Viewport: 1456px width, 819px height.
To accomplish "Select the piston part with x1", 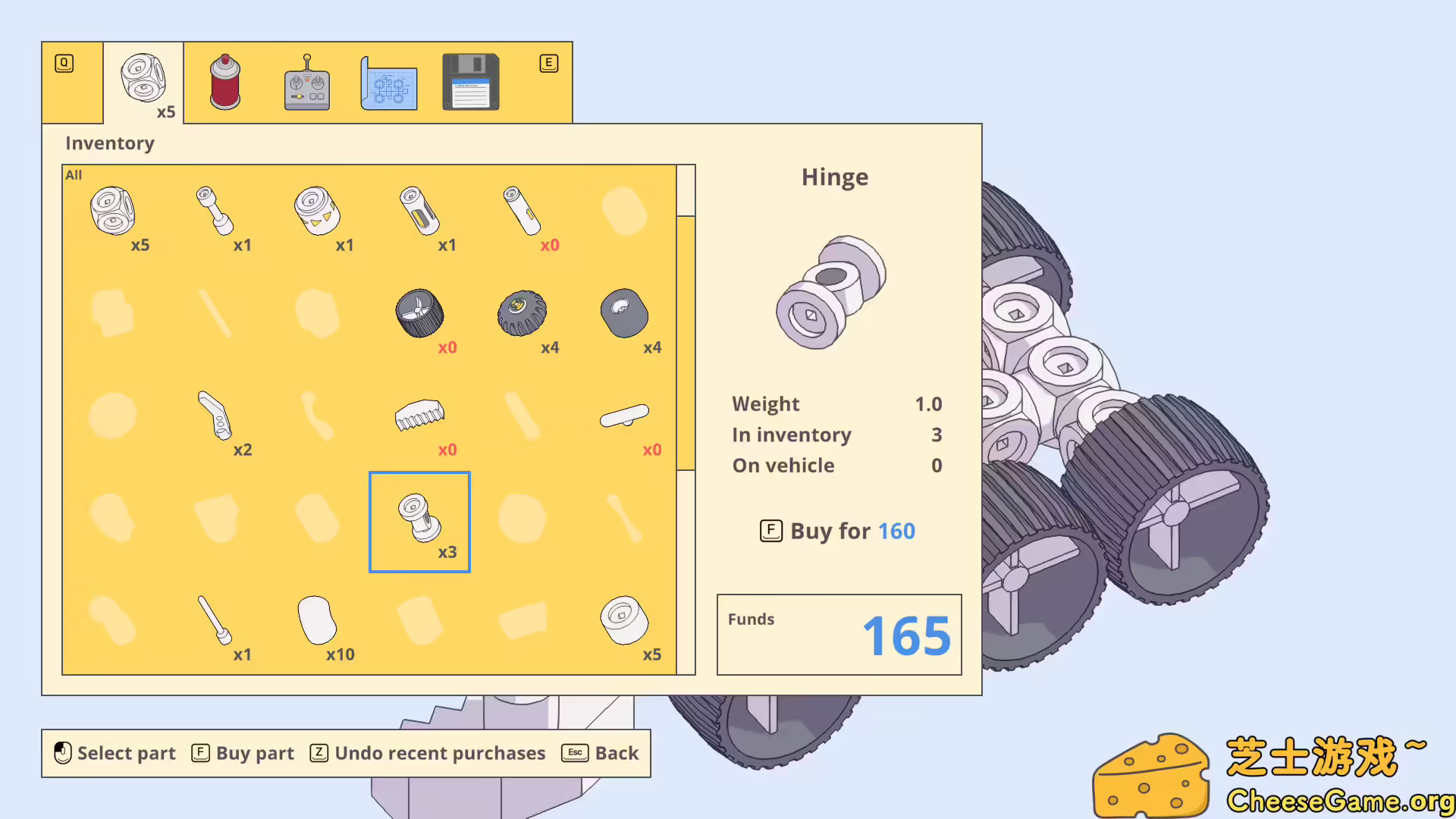I will (215, 211).
